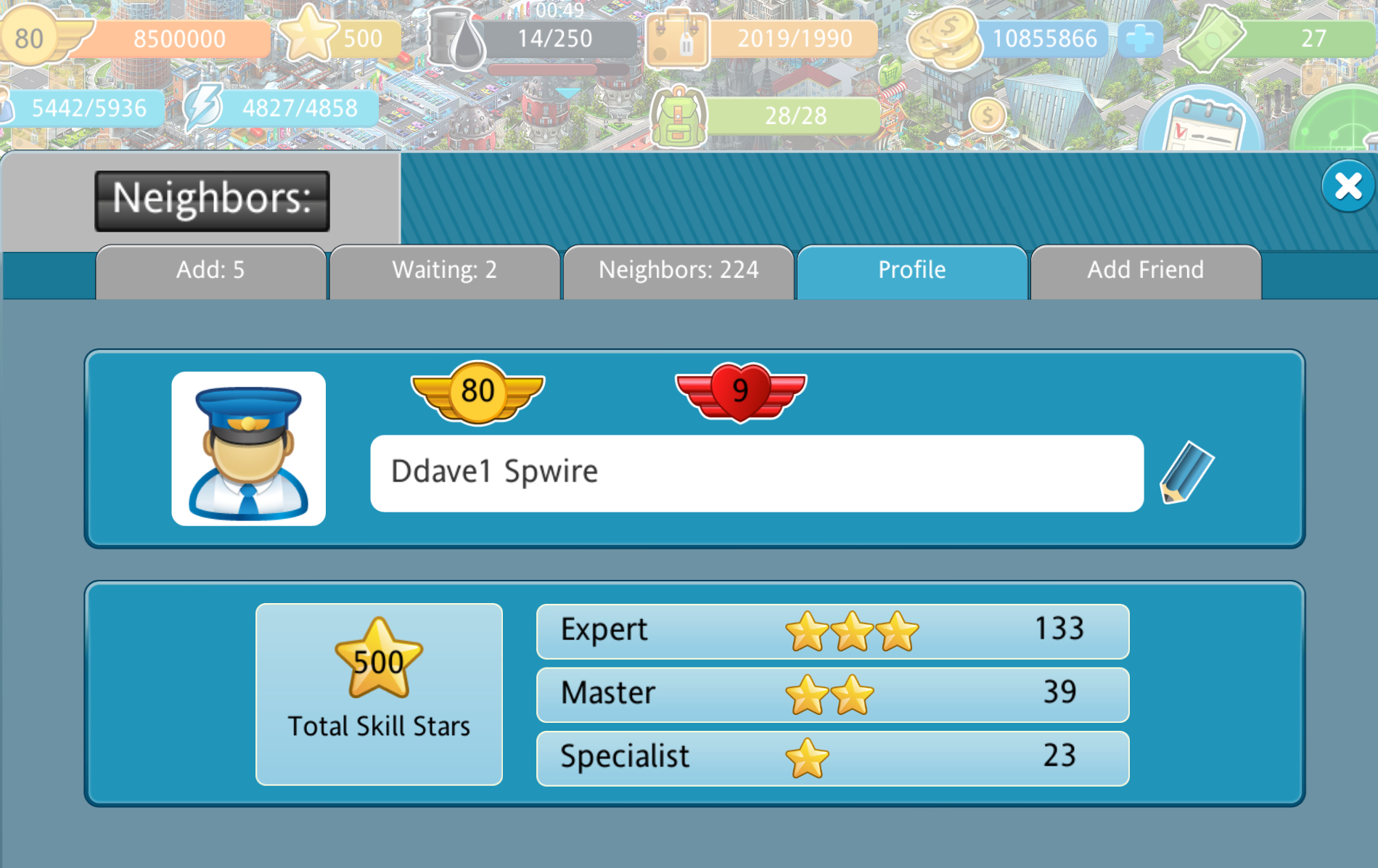Tap the green banknotes icon
This screenshot has height=868, width=1378.
coord(1211,38)
